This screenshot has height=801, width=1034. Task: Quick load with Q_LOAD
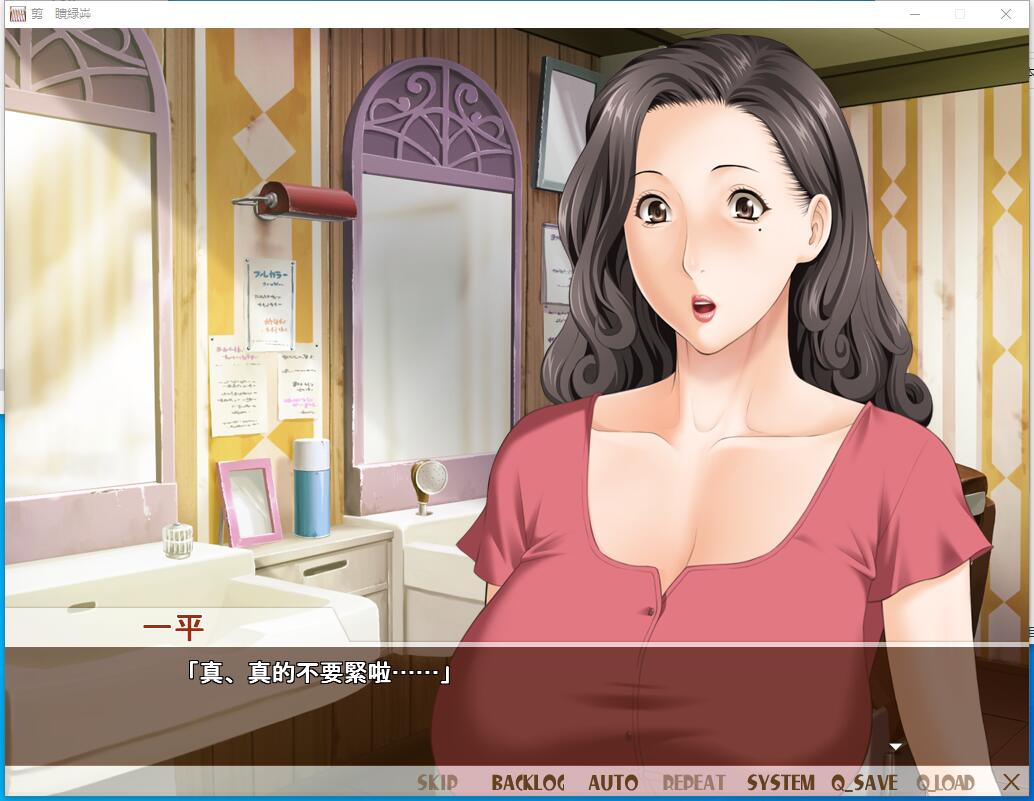(x=945, y=783)
